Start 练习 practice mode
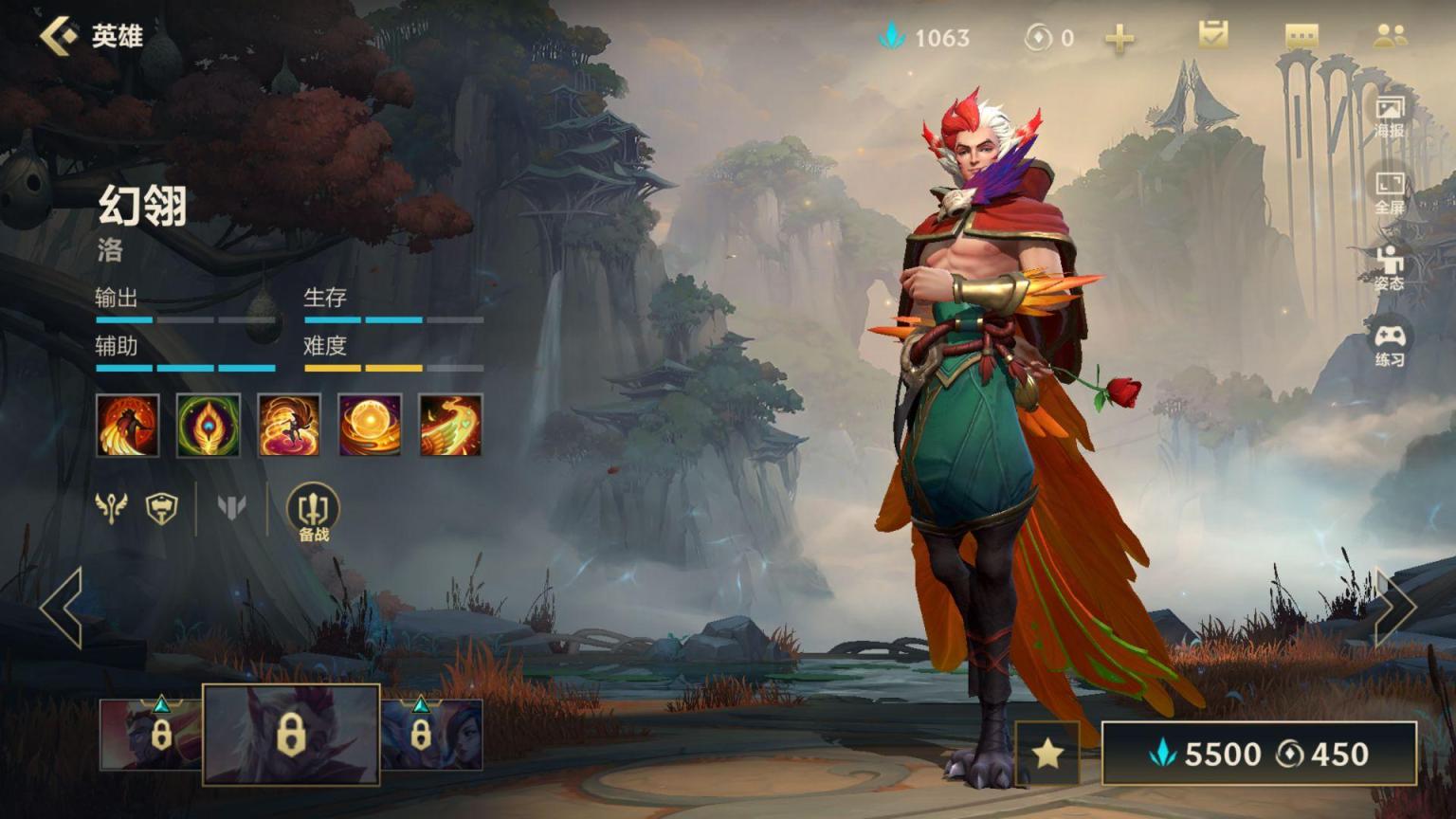 1390,345
